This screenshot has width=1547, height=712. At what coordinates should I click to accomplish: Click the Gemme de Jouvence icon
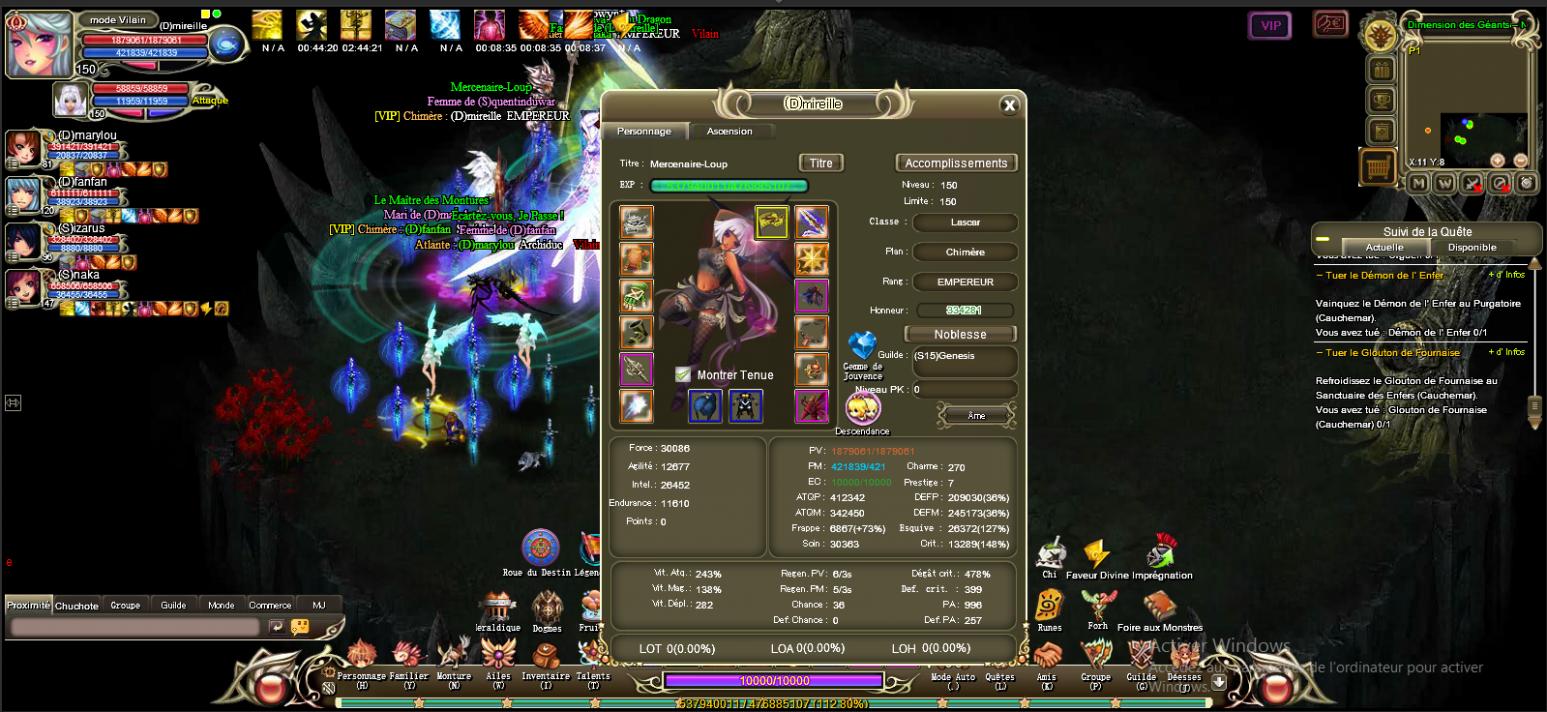861,346
